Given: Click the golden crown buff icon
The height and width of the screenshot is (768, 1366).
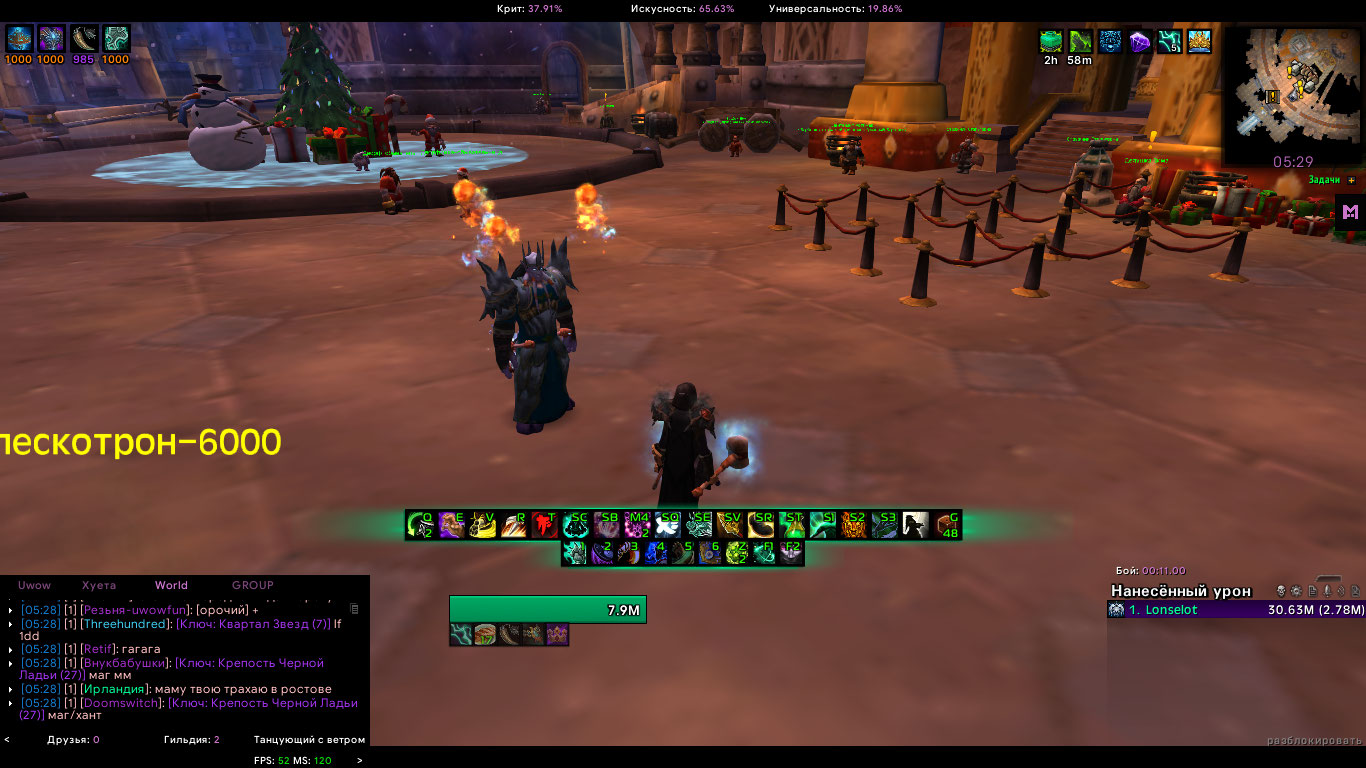Looking at the screenshot, I should (x=1200, y=41).
